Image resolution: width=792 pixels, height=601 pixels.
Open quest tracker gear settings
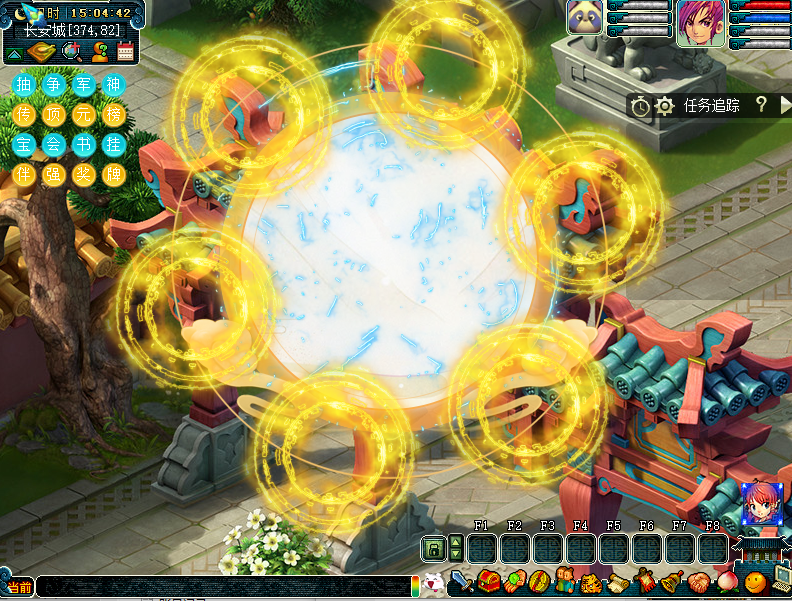(x=665, y=106)
